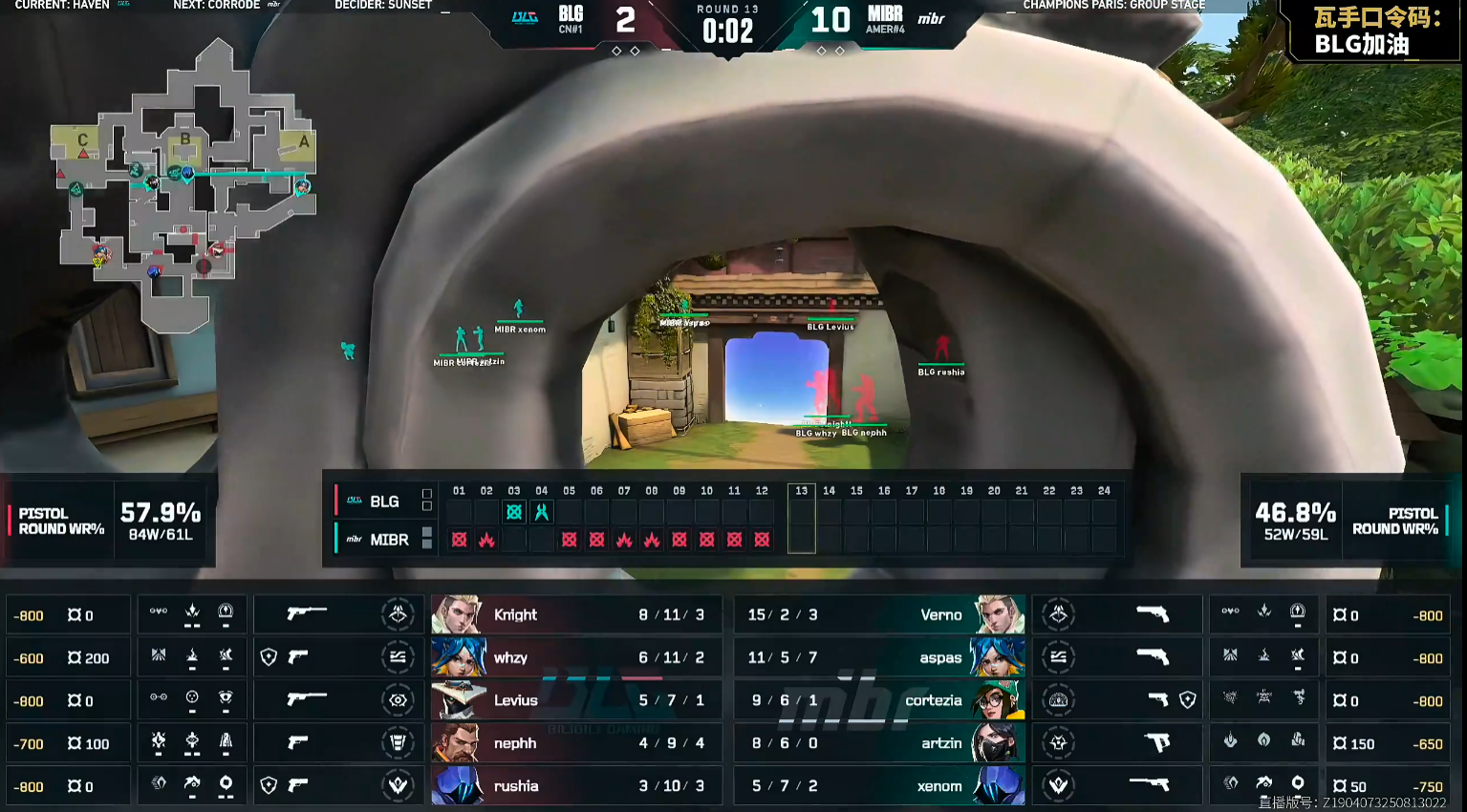Viewport: 1467px width, 812px height.
Task: Select Verno's scoreboard row
Action: (x=879, y=615)
